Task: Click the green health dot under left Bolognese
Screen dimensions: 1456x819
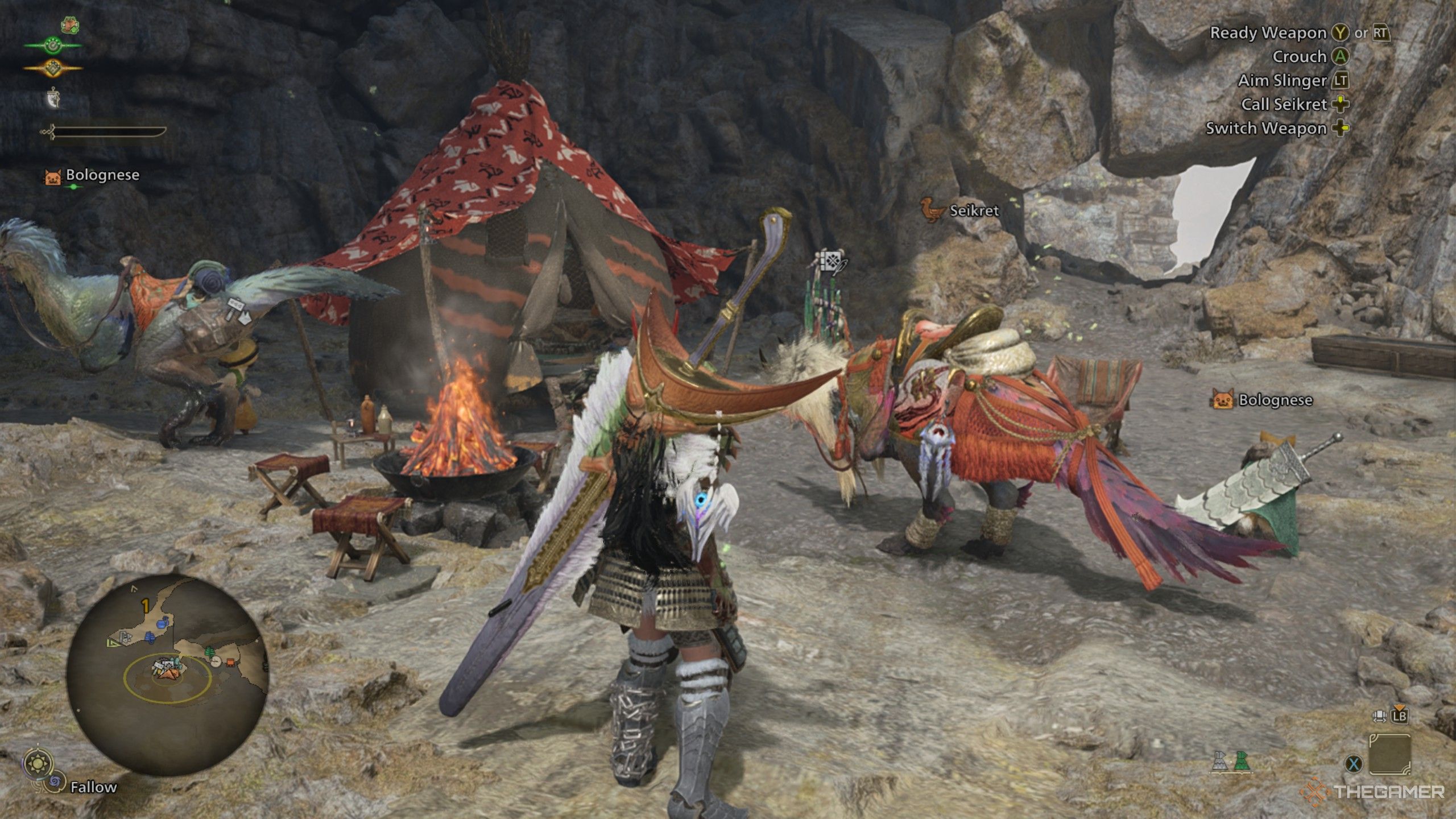Action: 74,186
